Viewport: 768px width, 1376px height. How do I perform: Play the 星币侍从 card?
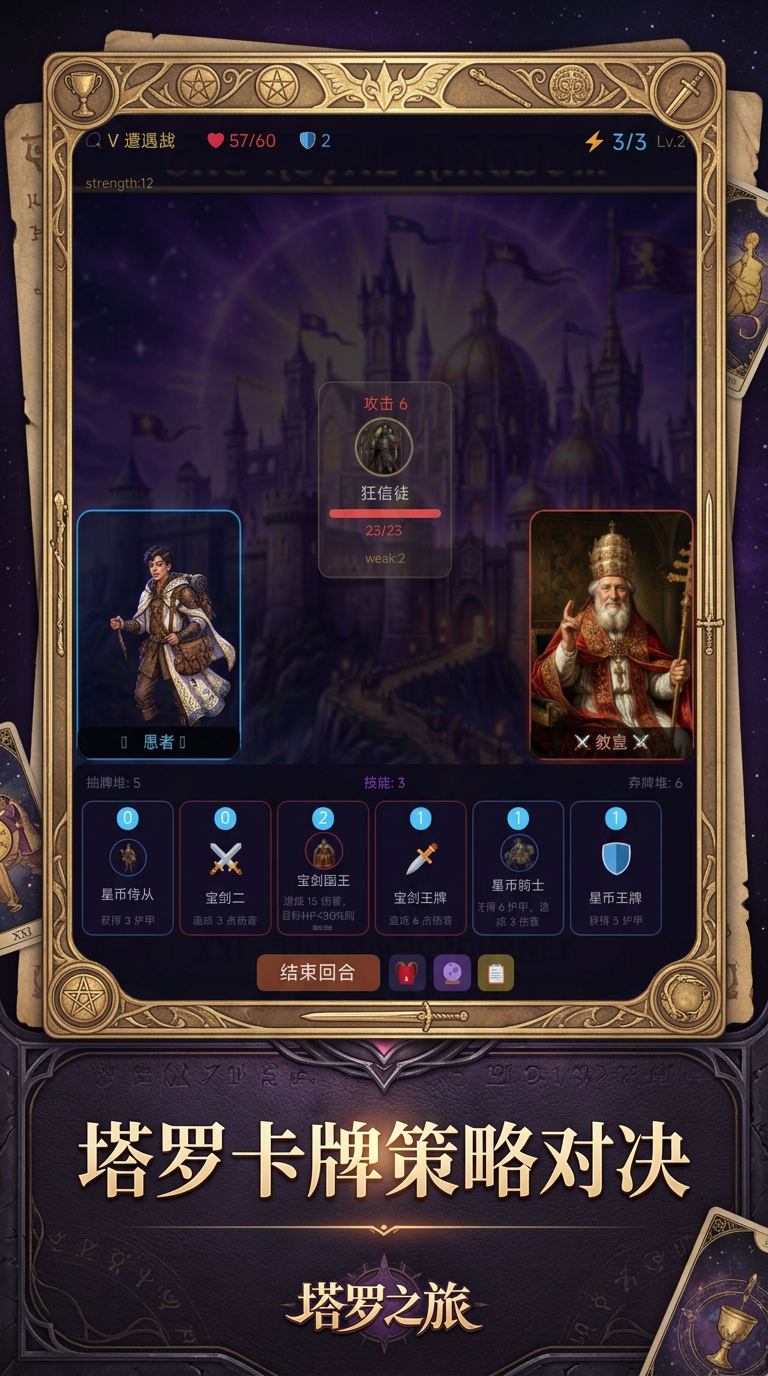[x=127, y=868]
